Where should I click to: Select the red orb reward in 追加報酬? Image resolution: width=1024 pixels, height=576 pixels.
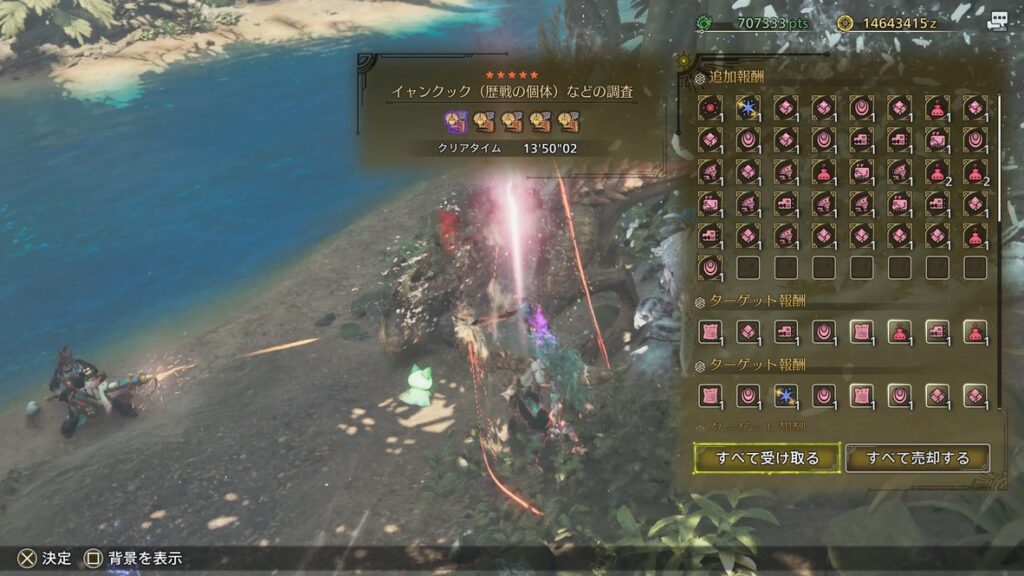(x=710, y=107)
